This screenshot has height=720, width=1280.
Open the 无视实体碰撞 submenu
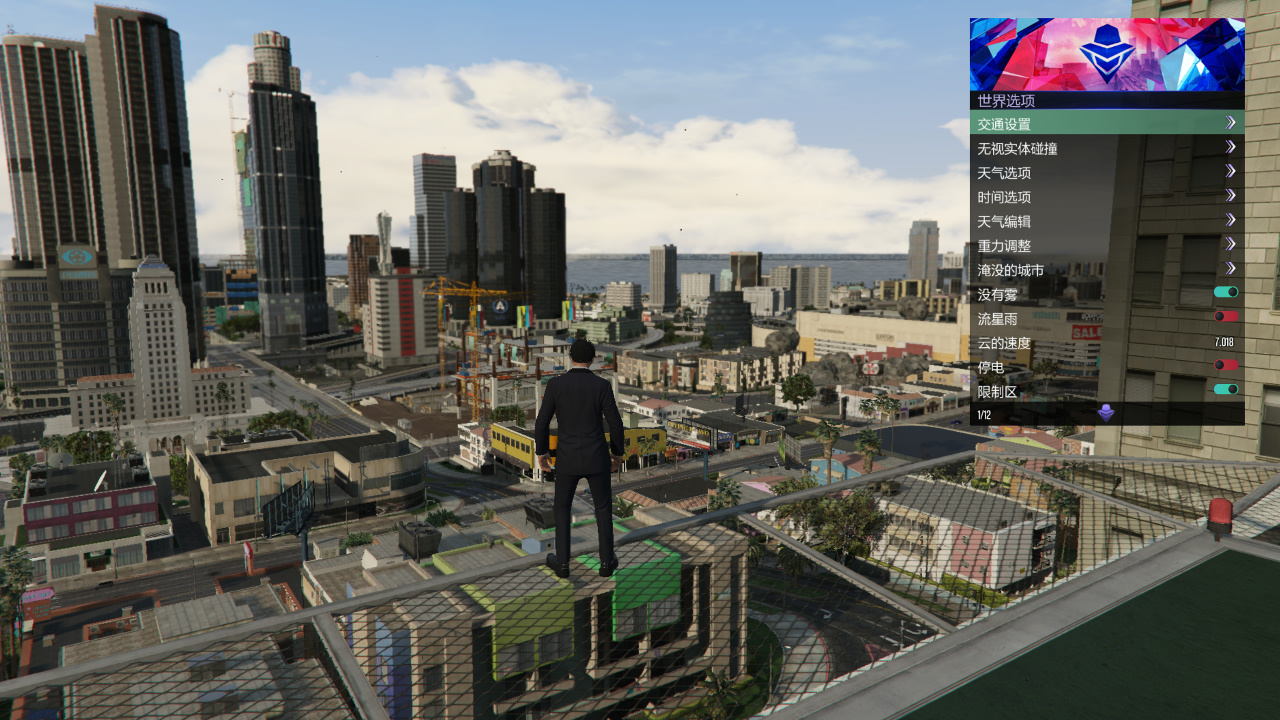tap(1106, 148)
